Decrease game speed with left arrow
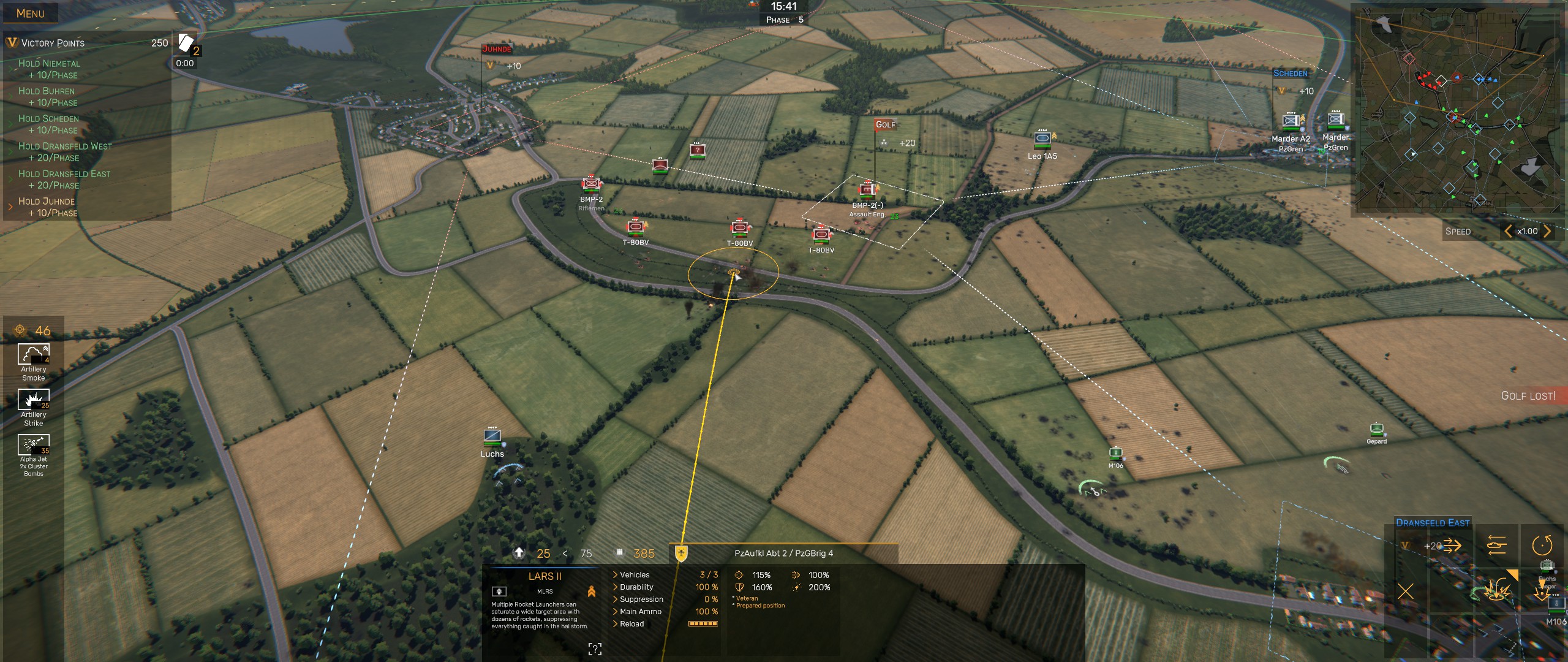This screenshot has width=1568, height=662. [1509, 231]
